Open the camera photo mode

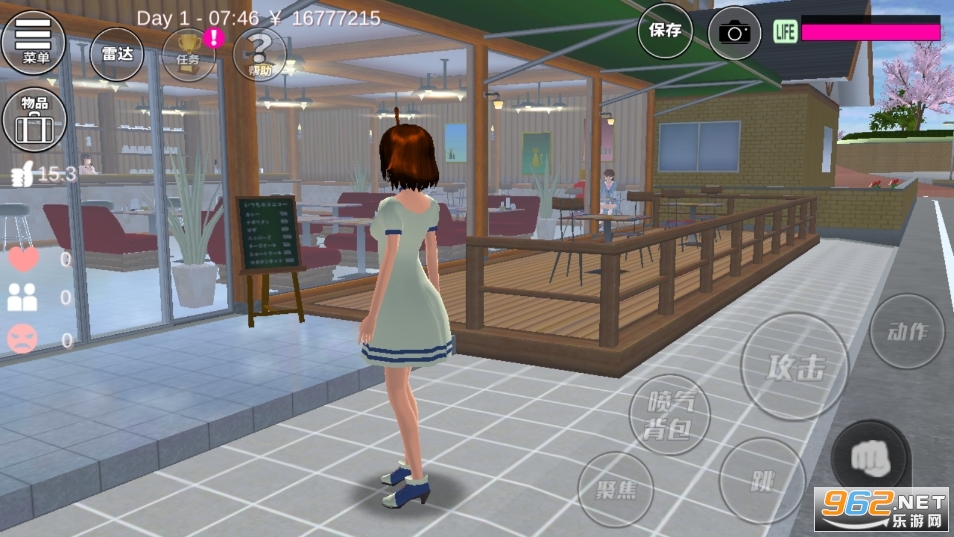point(734,32)
